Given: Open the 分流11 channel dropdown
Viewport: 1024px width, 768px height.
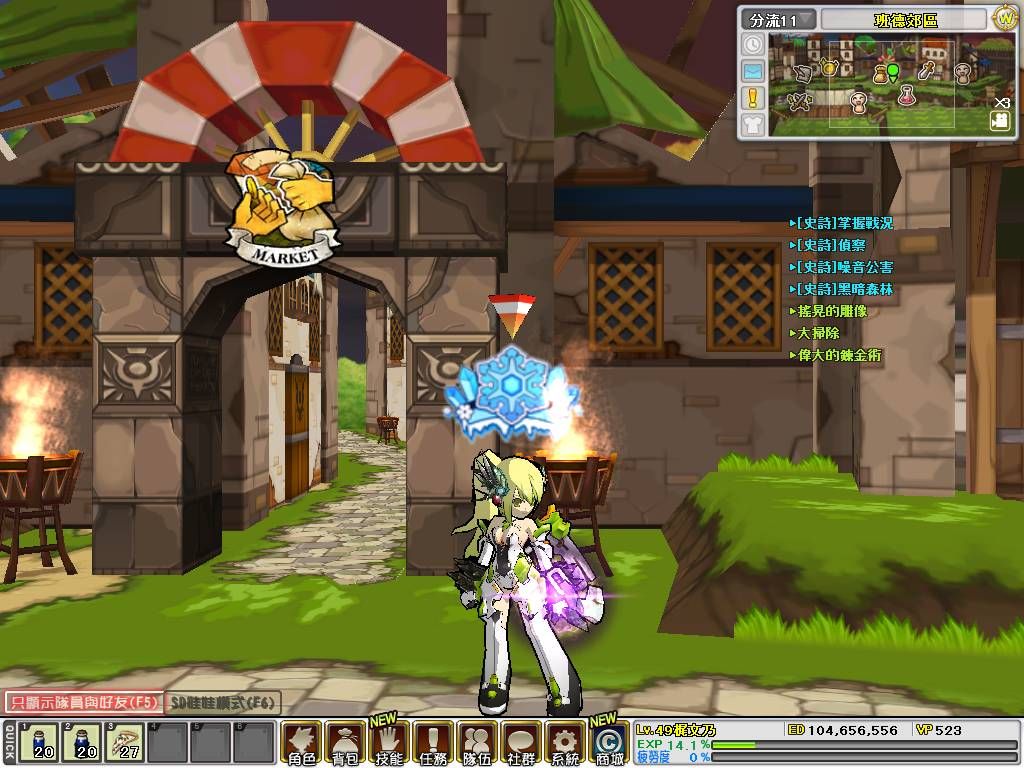Looking at the screenshot, I should pyautogui.click(x=779, y=19).
